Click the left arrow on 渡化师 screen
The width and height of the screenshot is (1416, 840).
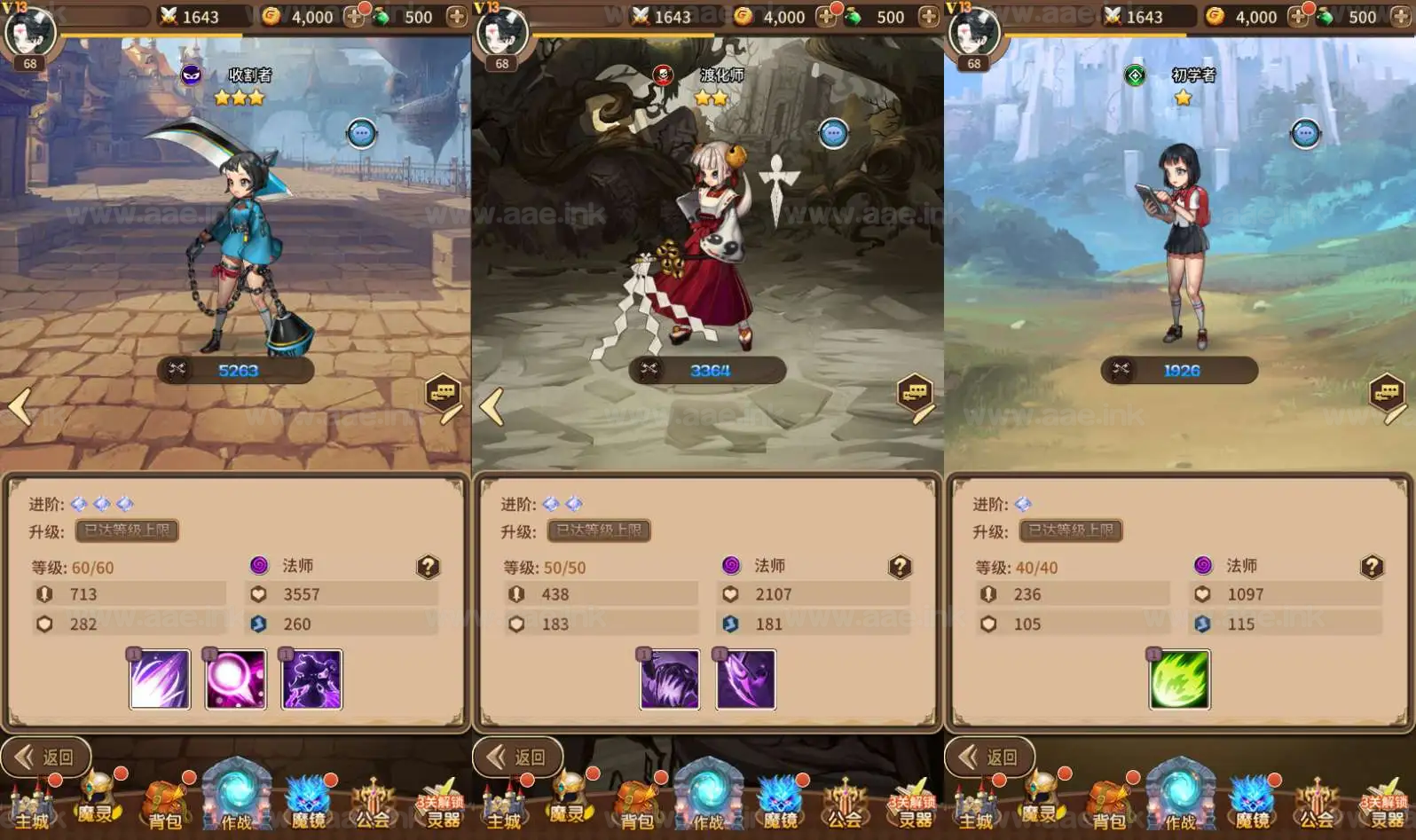pos(492,407)
